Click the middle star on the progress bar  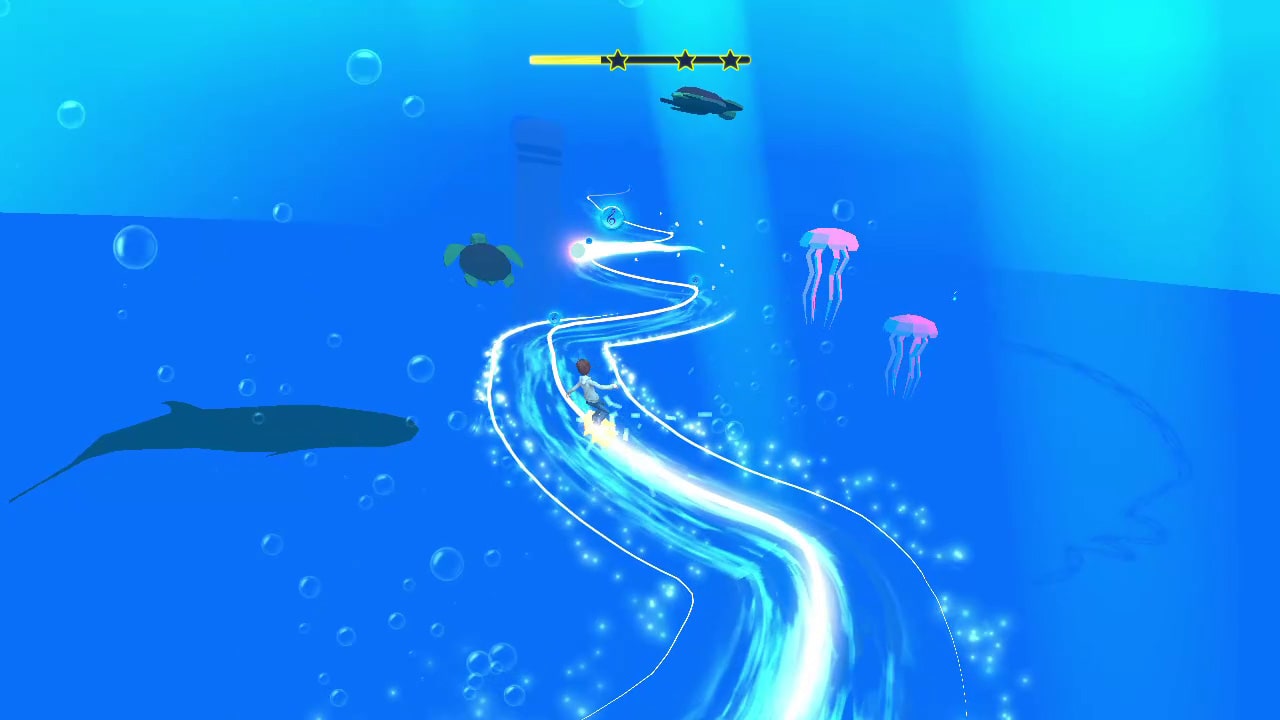[684, 60]
